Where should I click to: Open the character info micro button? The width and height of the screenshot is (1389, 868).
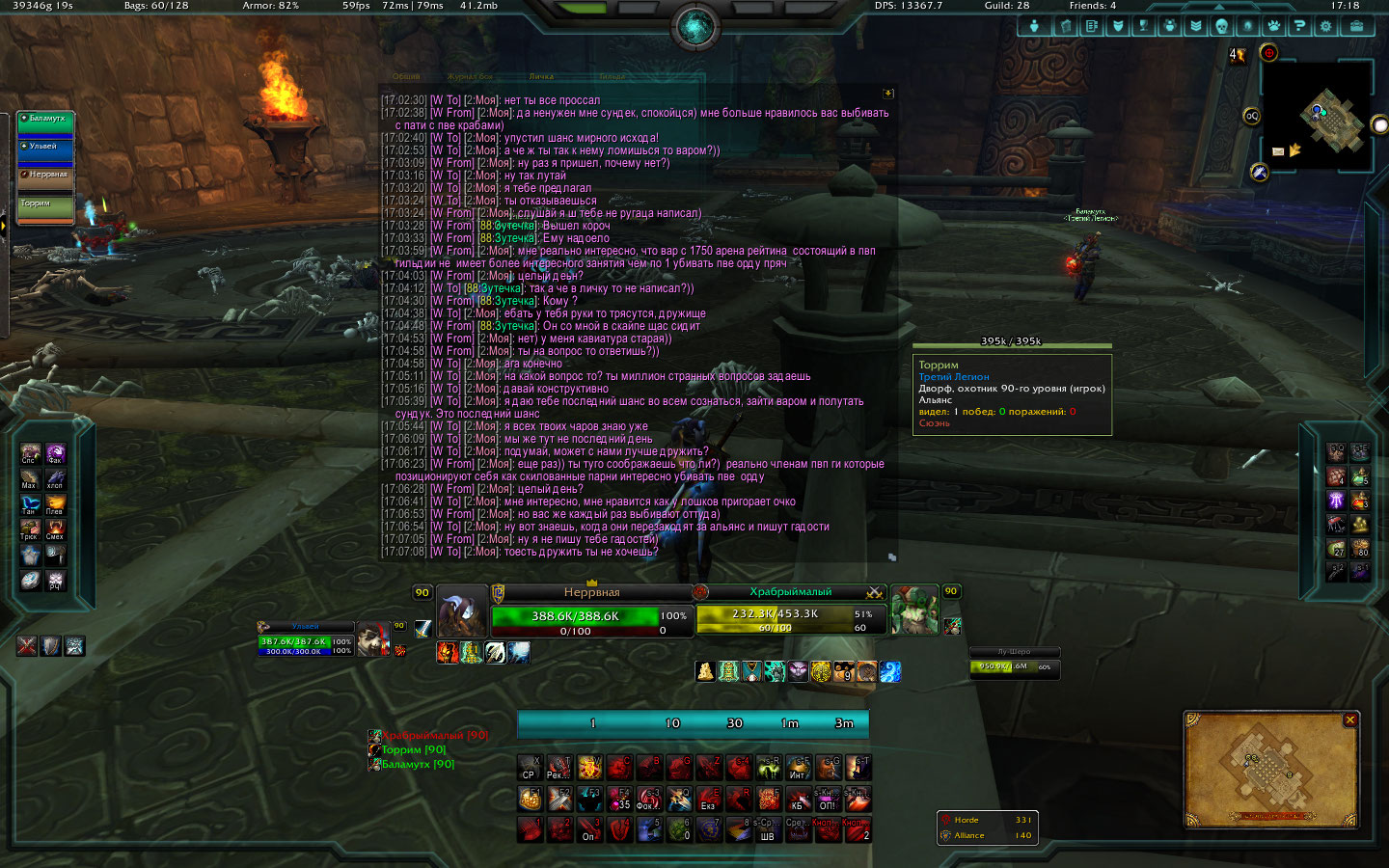point(1034,26)
